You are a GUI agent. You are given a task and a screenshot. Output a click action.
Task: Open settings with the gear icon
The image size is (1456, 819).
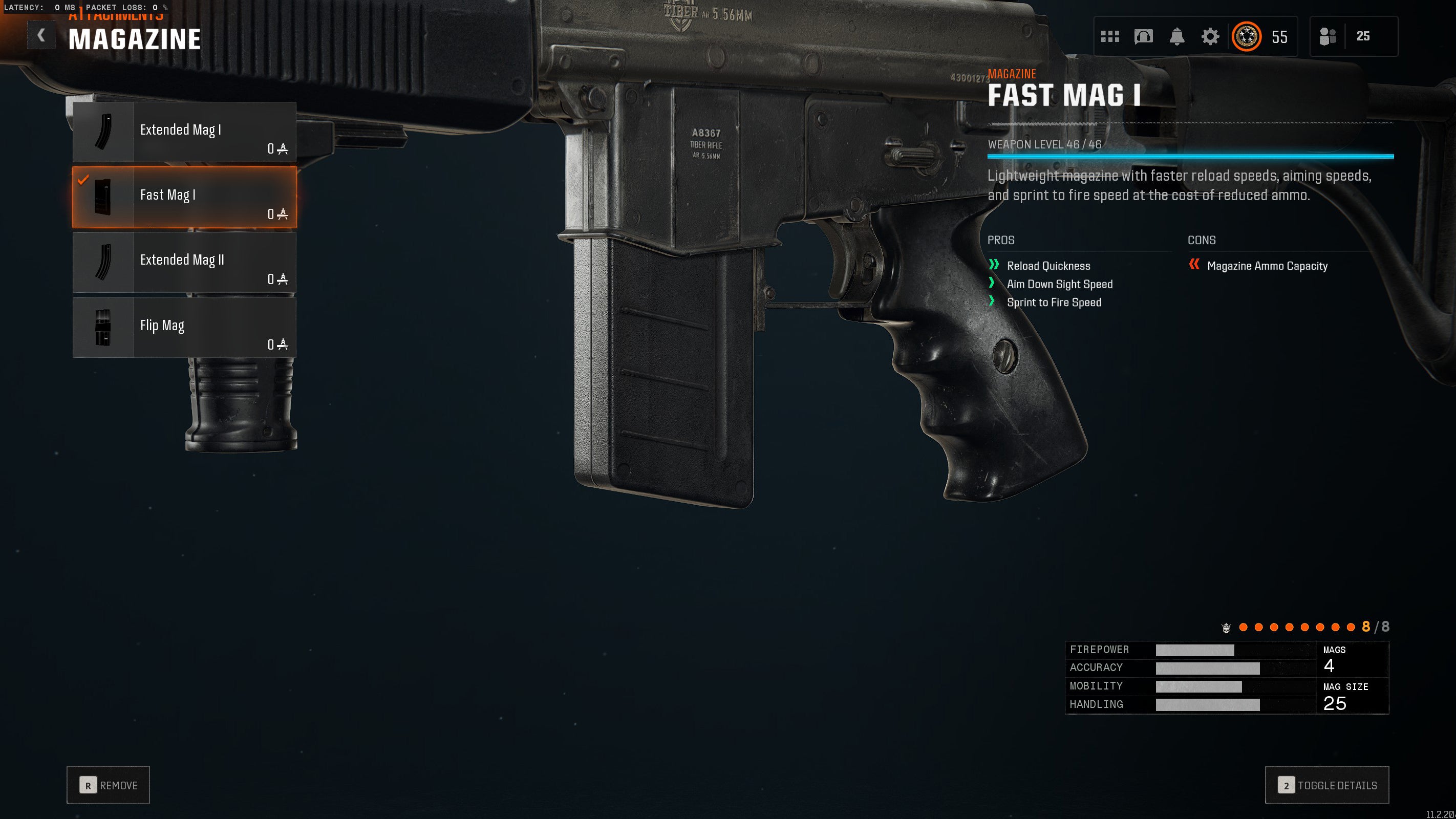[1210, 37]
